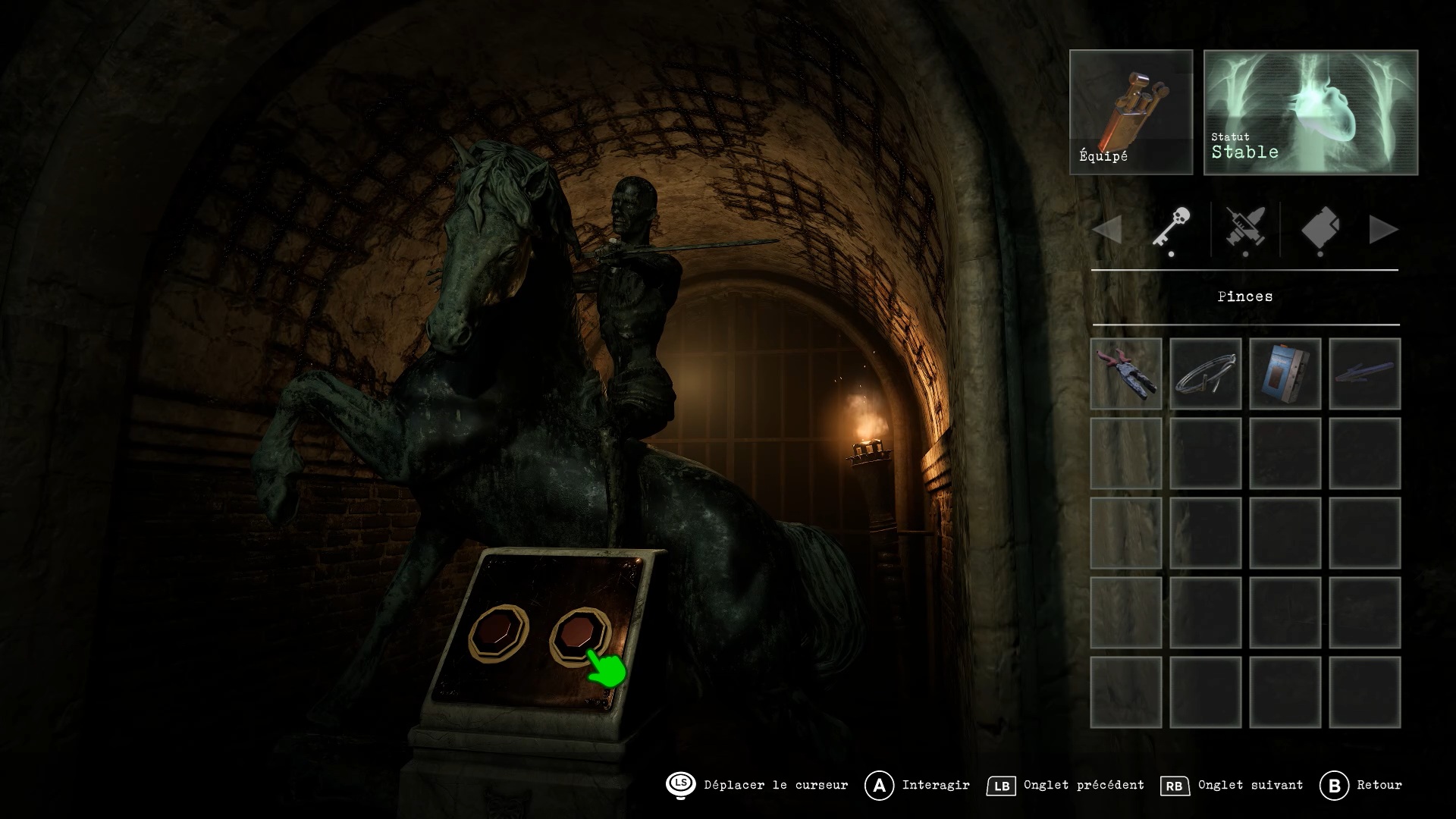The image size is (1456, 819).
Task: Open the Statut Stable health panel
Action: pyautogui.click(x=1310, y=112)
